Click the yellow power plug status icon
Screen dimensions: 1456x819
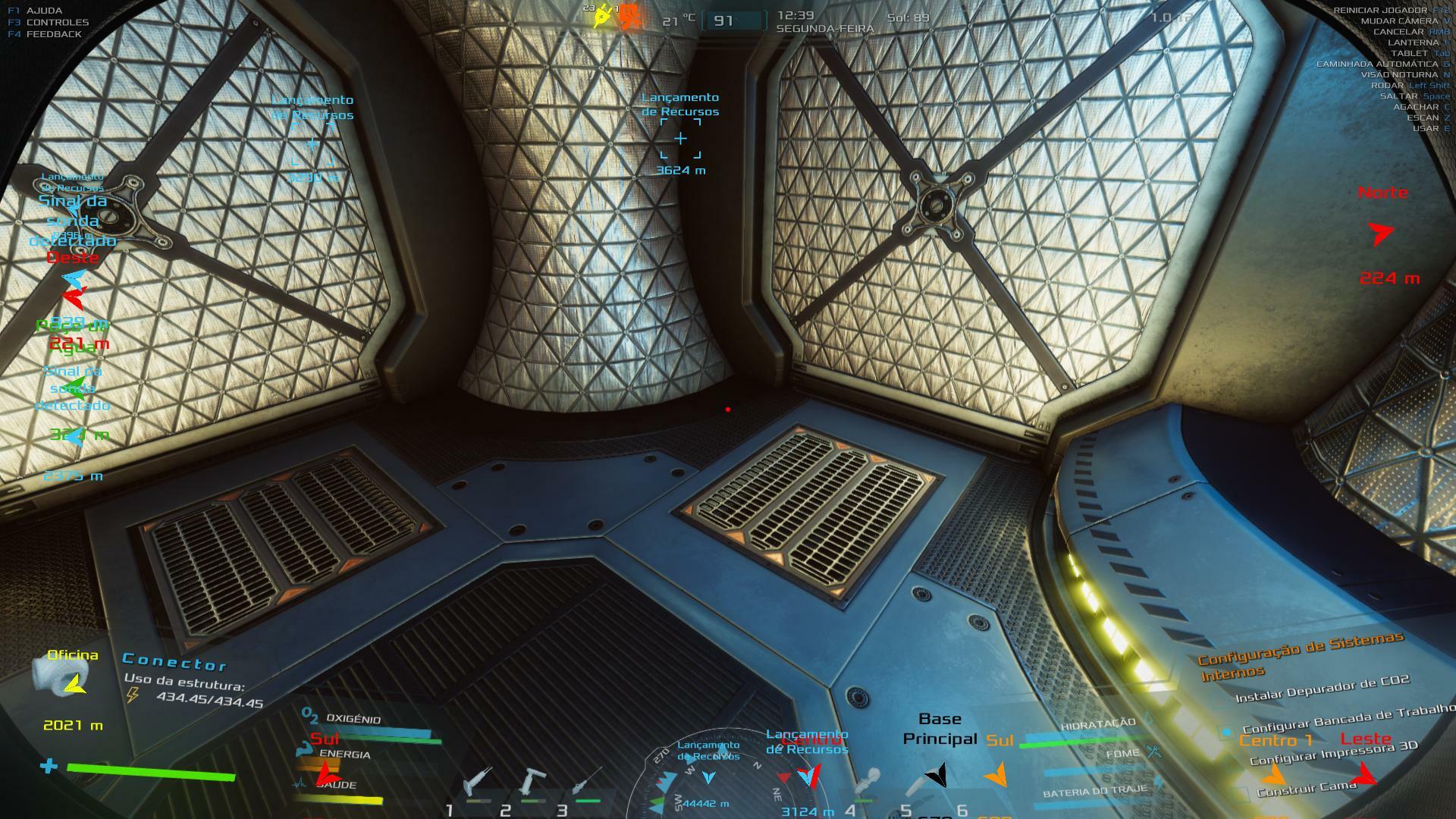603,15
